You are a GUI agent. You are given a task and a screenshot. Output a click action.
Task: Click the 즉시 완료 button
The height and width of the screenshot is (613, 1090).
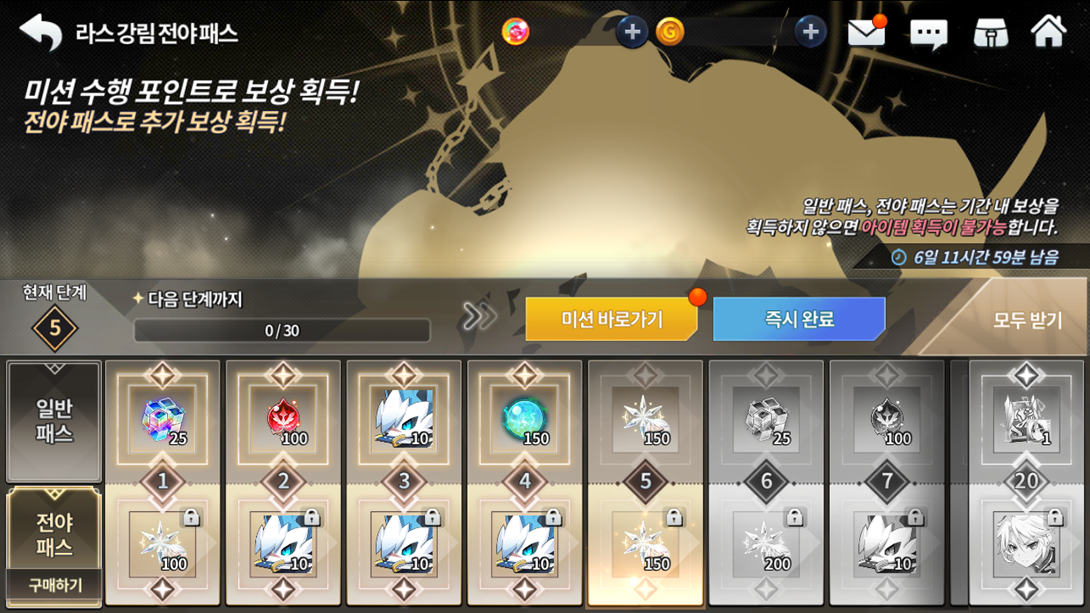coord(798,320)
